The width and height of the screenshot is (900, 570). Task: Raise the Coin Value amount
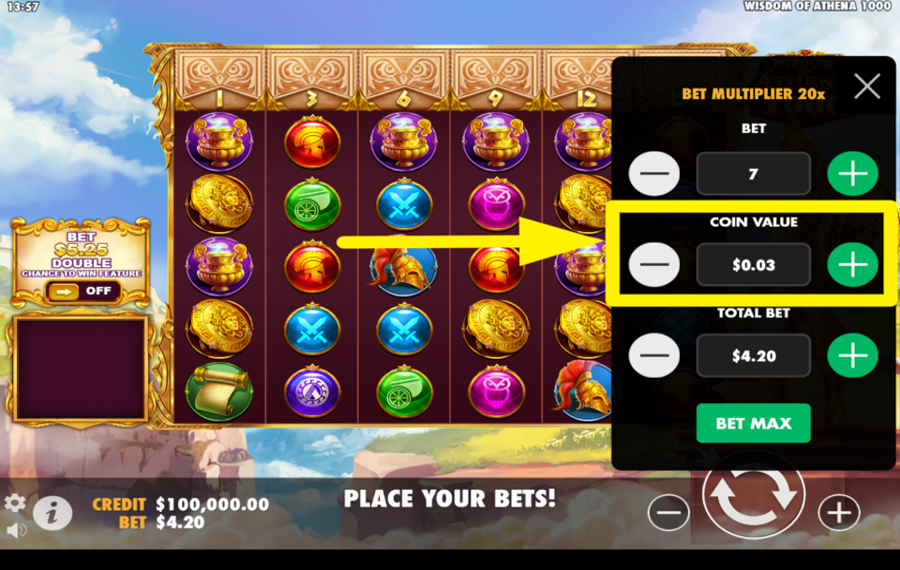(x=852, y=265)
